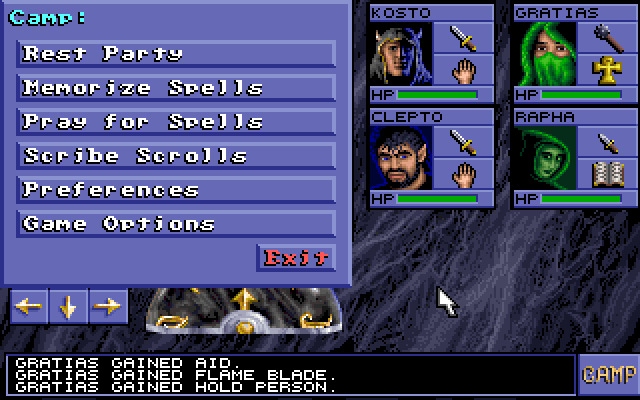Open Rapha's spellbook slot
Screen dimensions: 640x400
[607, 174]
